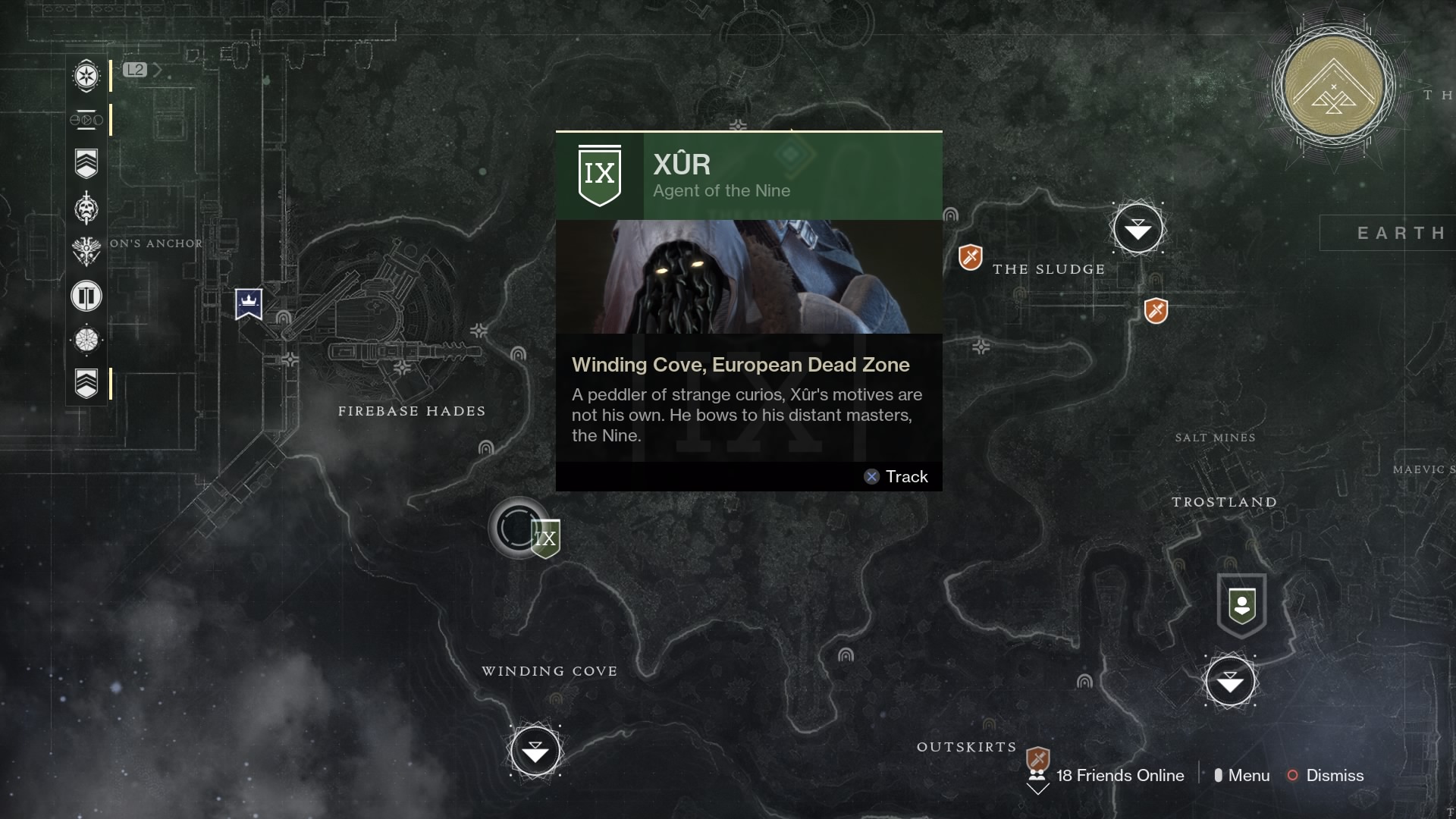Click the lower rank chevron in the sidebar
This screenshot has width=1456, height=819.
[x=86, y=384]
